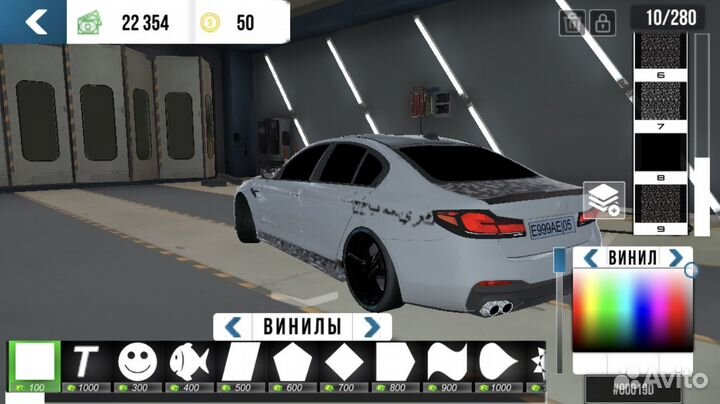Viewport: 720px width, 404px height.
Task: Select vinyl layer 9
Action: click(x=661, y=203)
